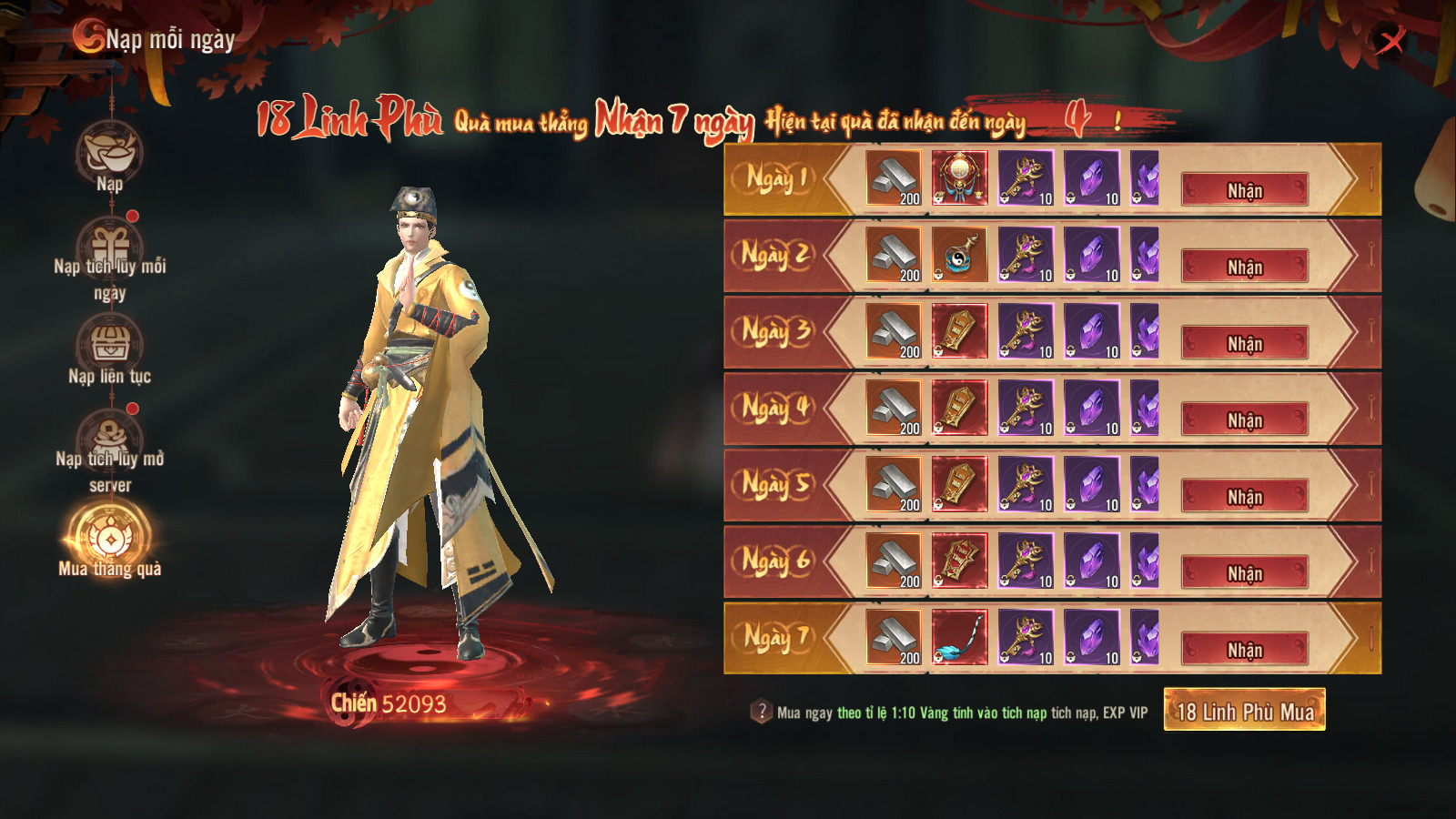Claim the Ngày 1 reward with Nhận
1456x819 pixels.
pos(1244,190)
